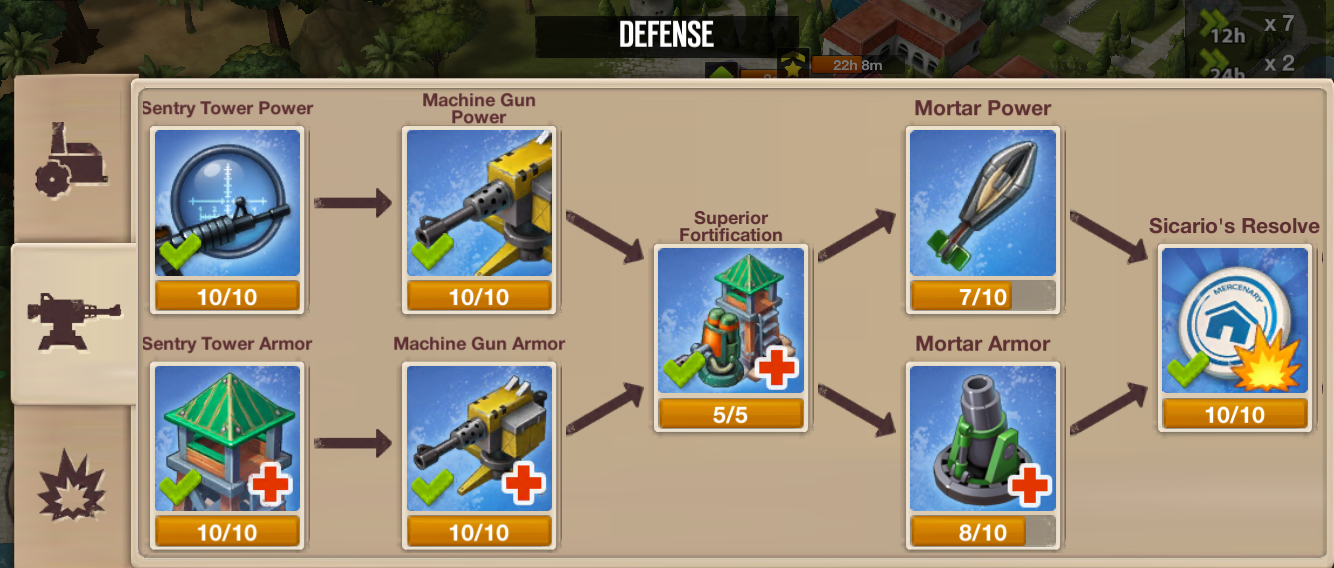Choose the Sentry Tower Armor research
The height and width of the screenshot is (568, 1334).
click(226, 440)
